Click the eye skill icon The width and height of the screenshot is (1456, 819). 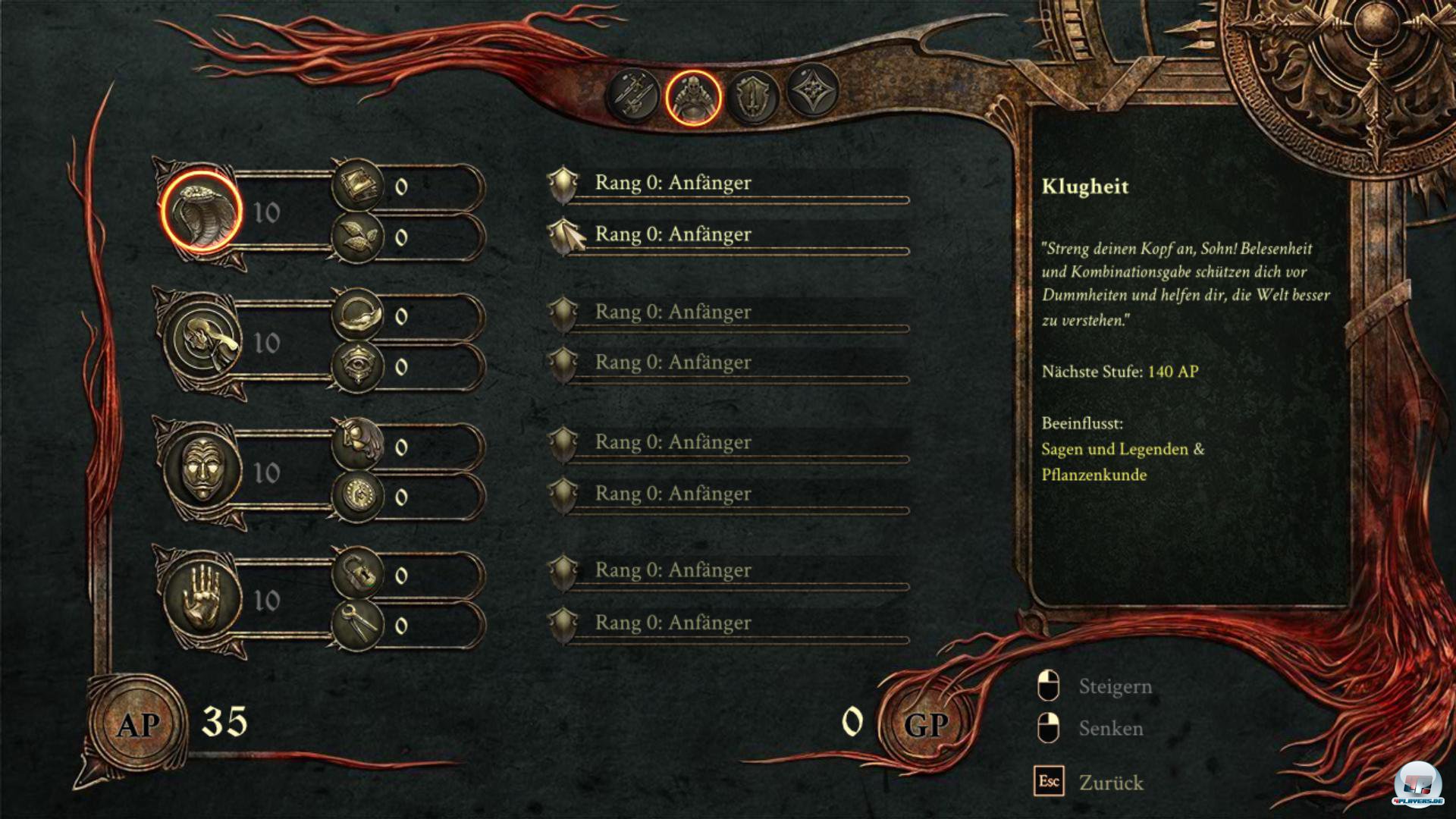click(357, 366)
